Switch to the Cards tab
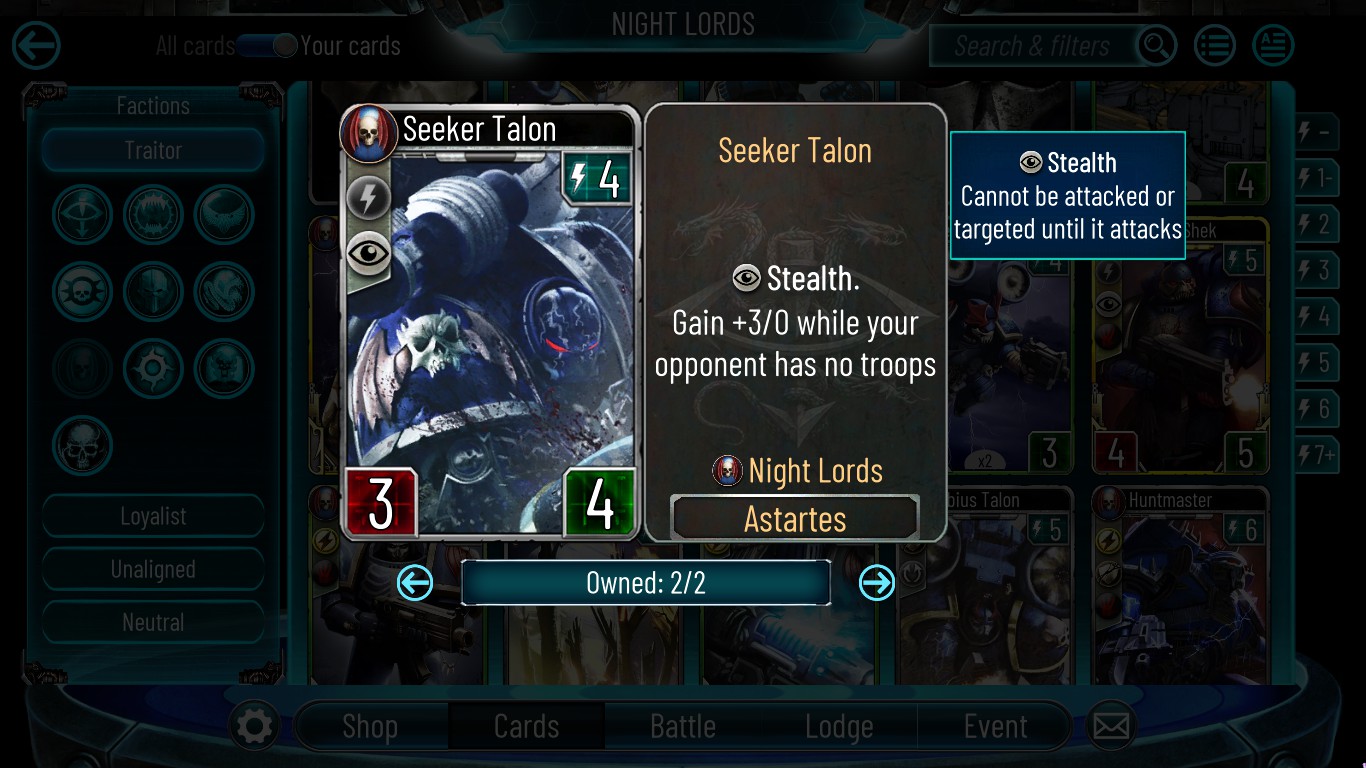Image resolution: width=1366 pixels, height=768 pixels. 526,726
